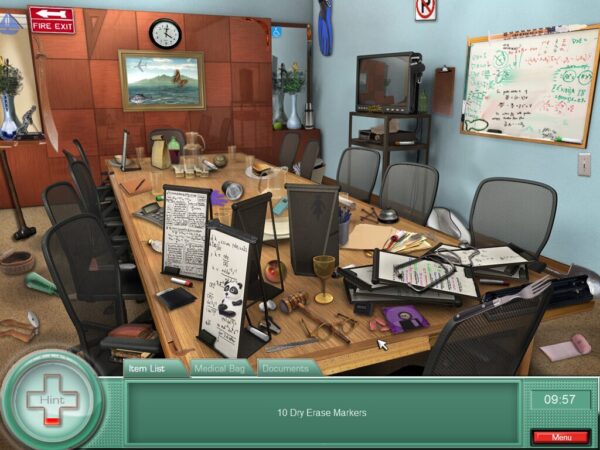Show the Documents tab
Viewport: 600px width, 450px height.
[x=285, y=368]
